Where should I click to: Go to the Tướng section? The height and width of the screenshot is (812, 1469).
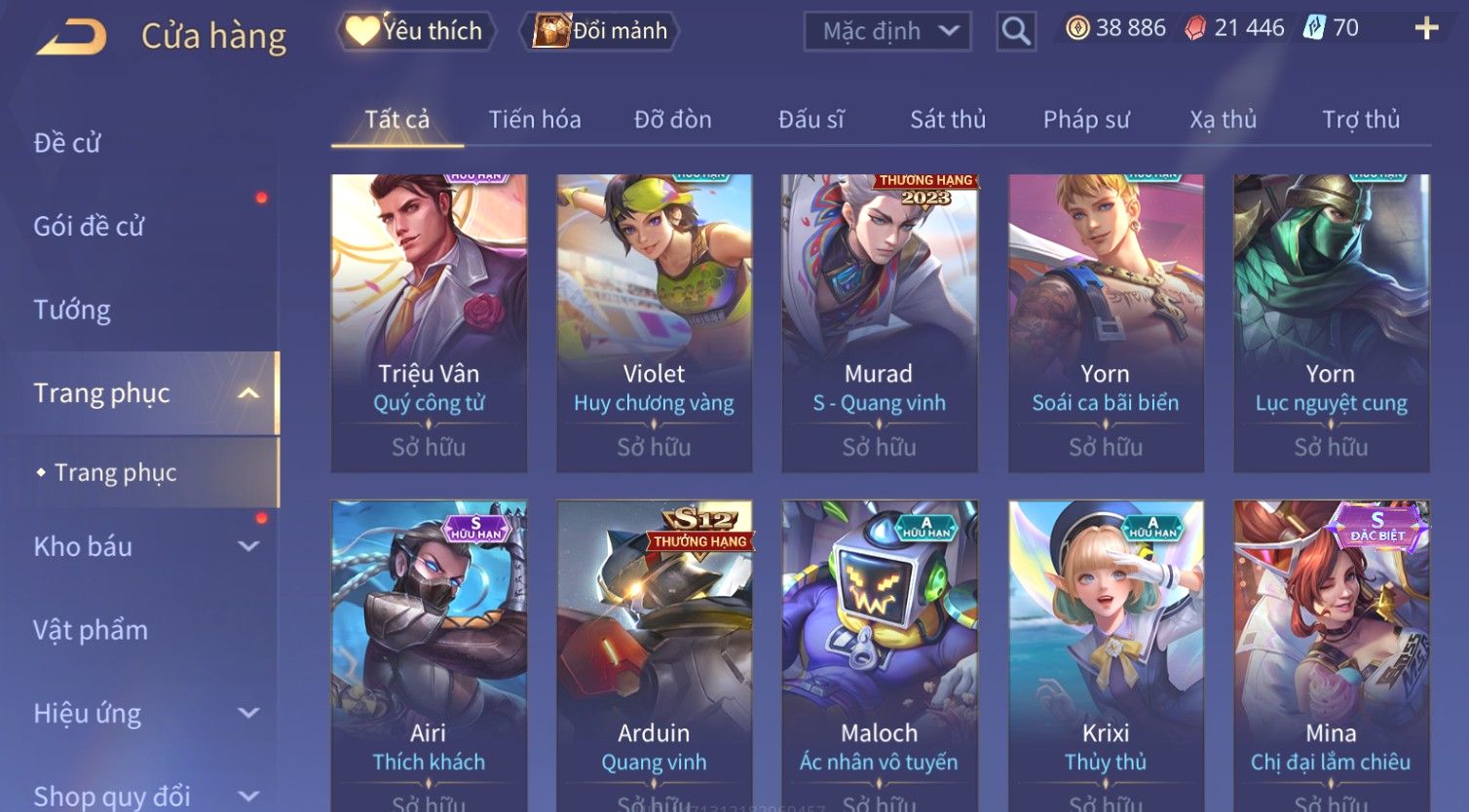[x=72, y=310]
